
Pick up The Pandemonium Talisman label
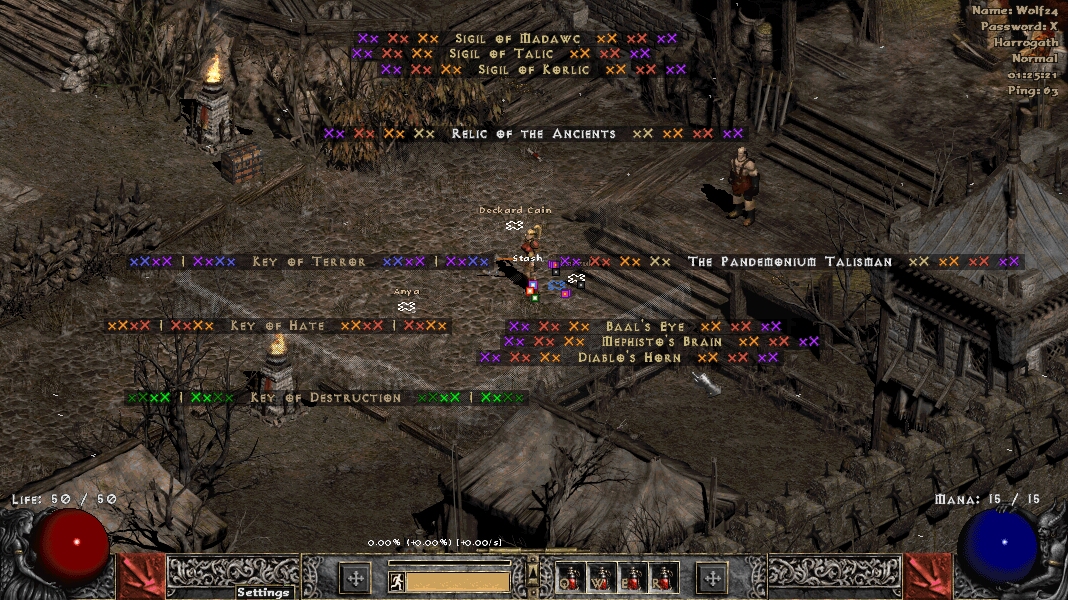789,262
